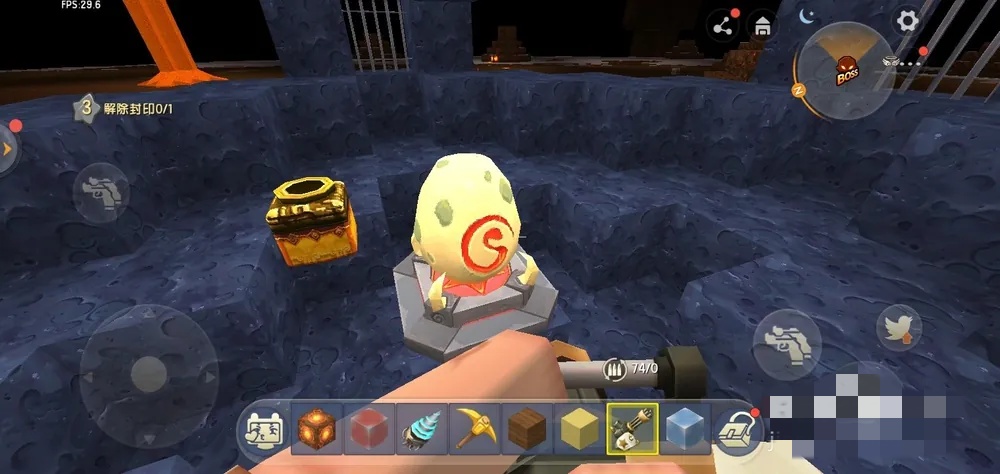Open the settings gear menu
Screen dimensions: 1000x474
[907, 20]
